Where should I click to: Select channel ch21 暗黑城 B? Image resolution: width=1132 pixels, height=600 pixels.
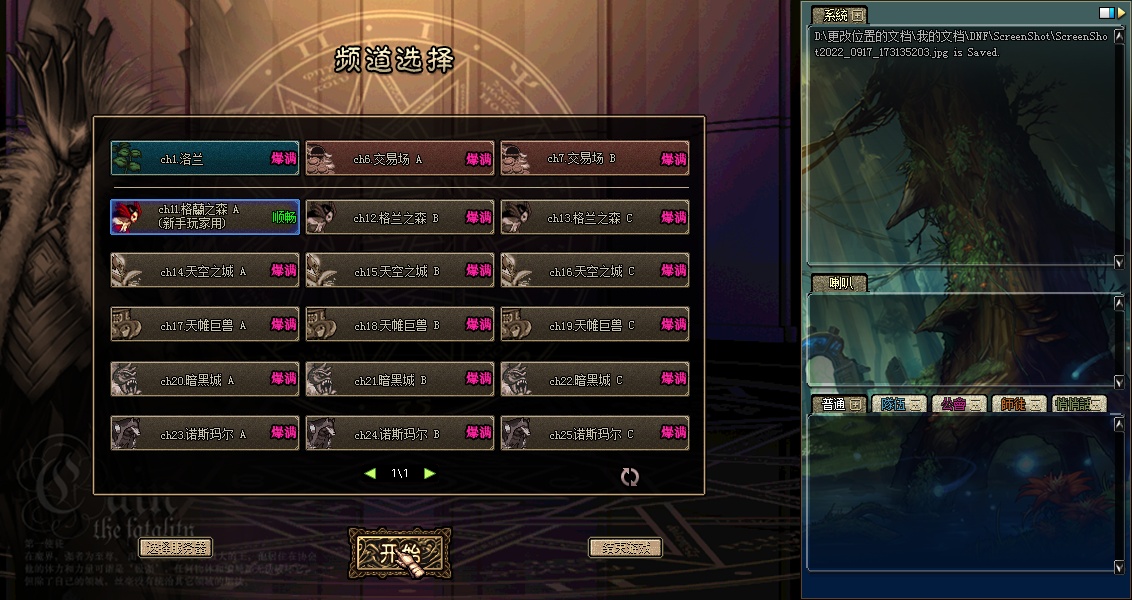399,380
